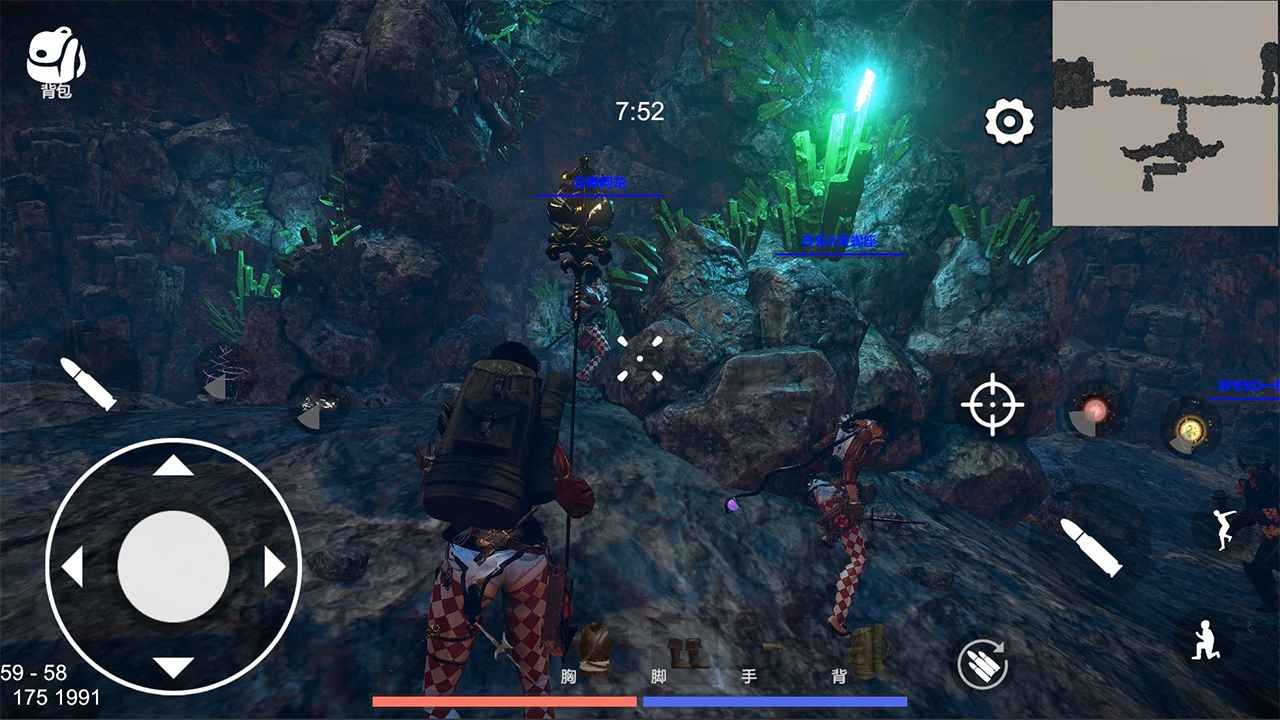Tap the center knob of the movement joystick

click(x=176, y=567)
